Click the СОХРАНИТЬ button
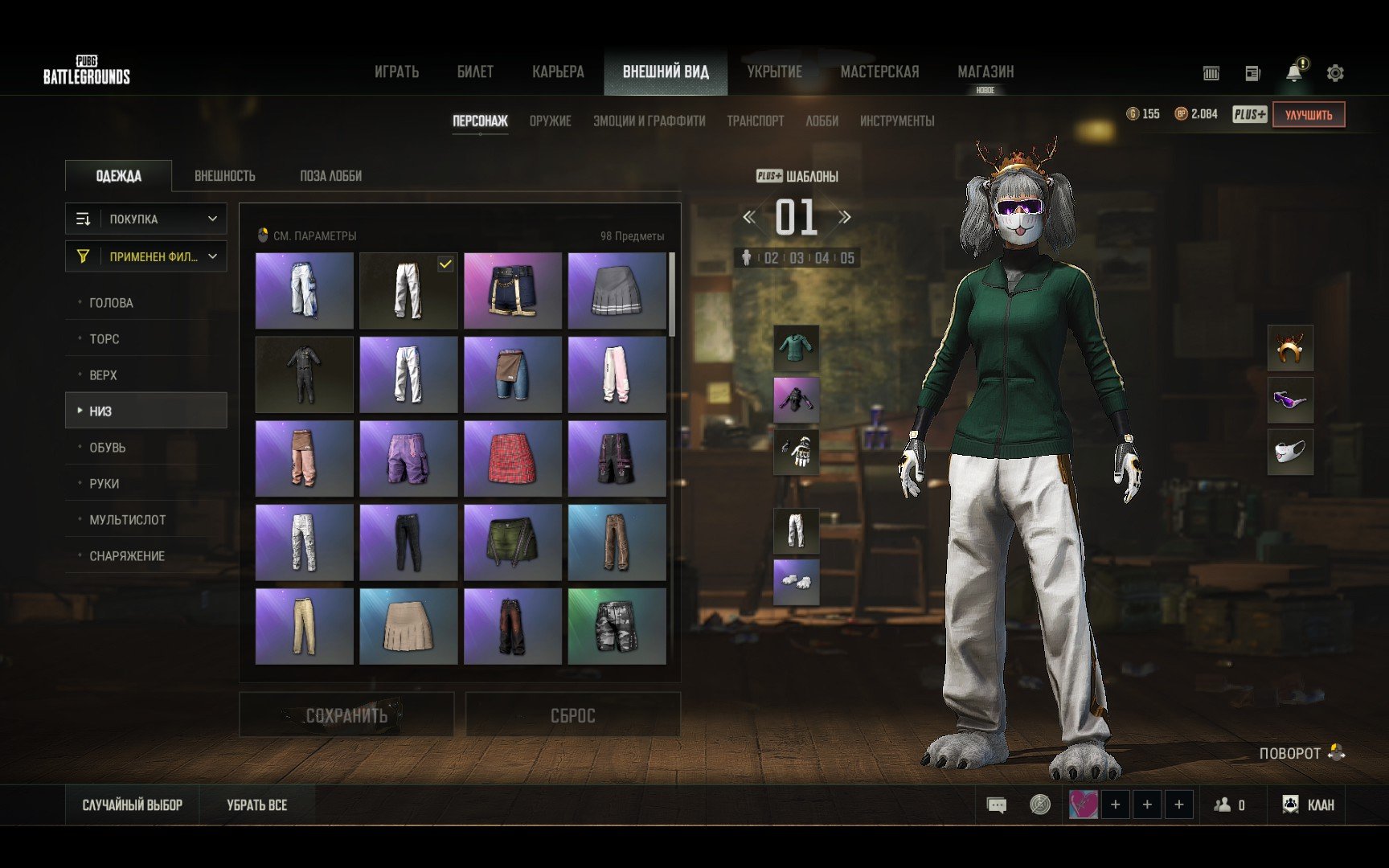The height and width of the screenshot is (868, 1389). pyautogui.click(x=346, y=715)
